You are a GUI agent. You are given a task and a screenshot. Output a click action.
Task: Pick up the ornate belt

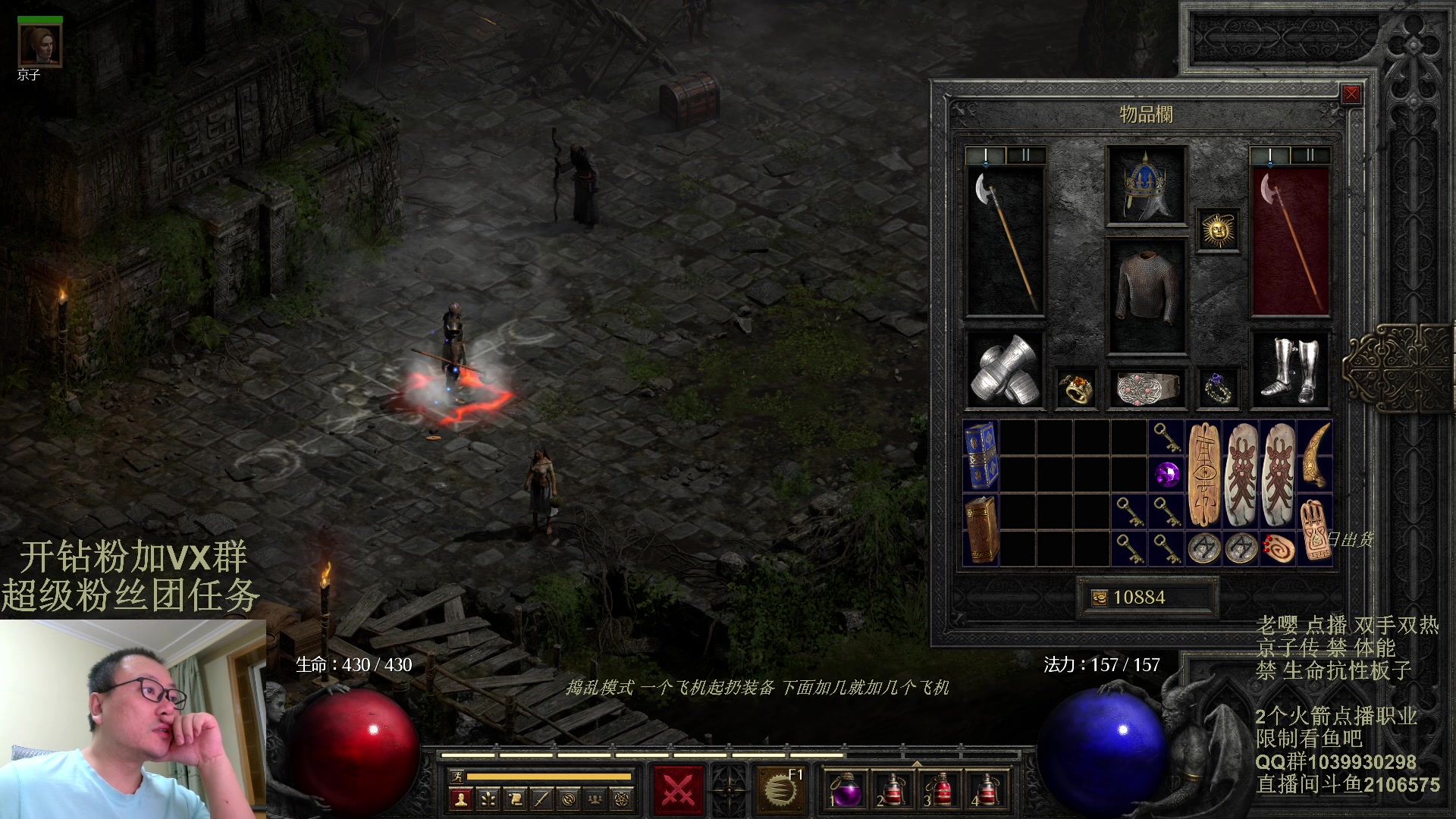point(1146,388)
